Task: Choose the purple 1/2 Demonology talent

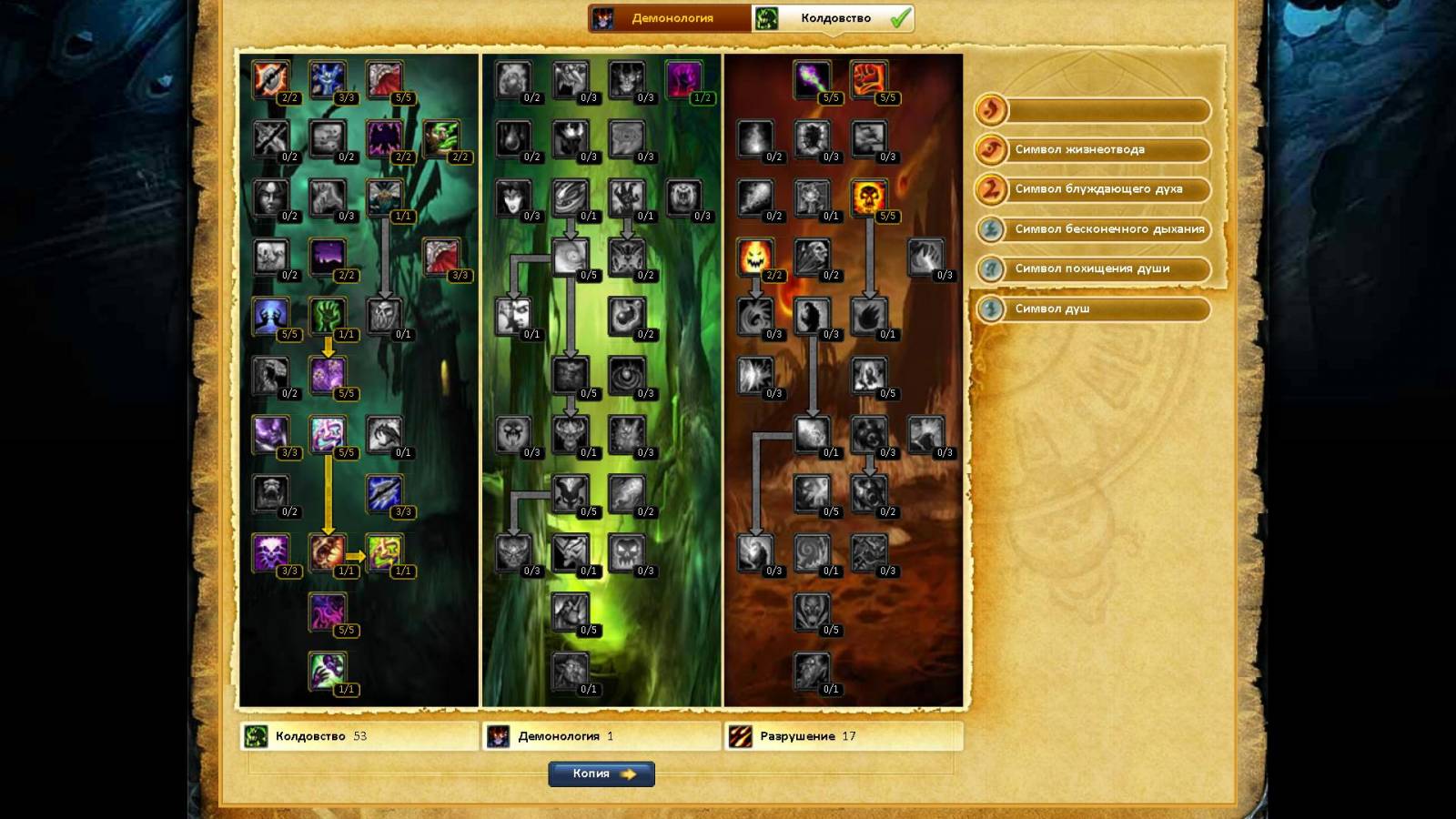Action: 683,80
